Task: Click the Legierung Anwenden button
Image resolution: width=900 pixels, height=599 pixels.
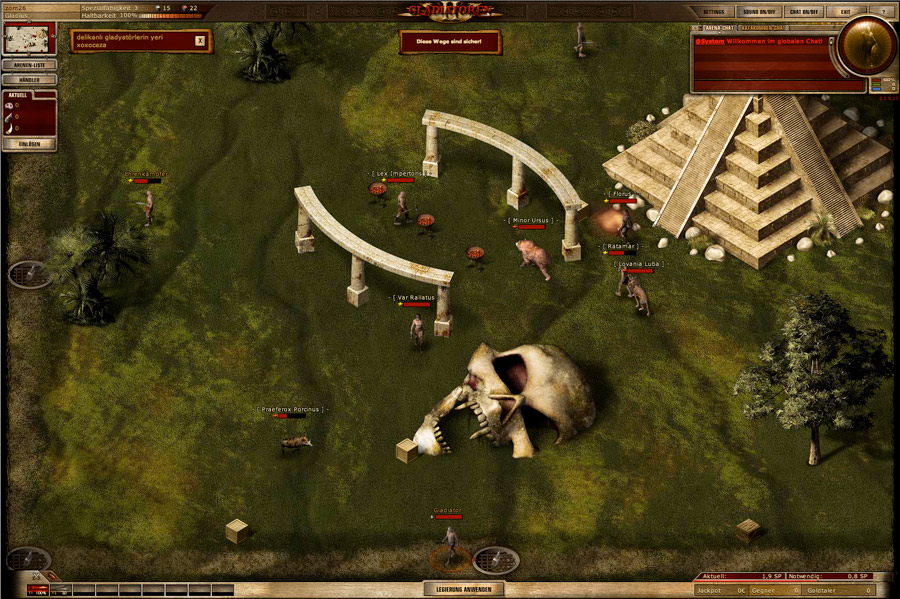Action: coord(461,589)
